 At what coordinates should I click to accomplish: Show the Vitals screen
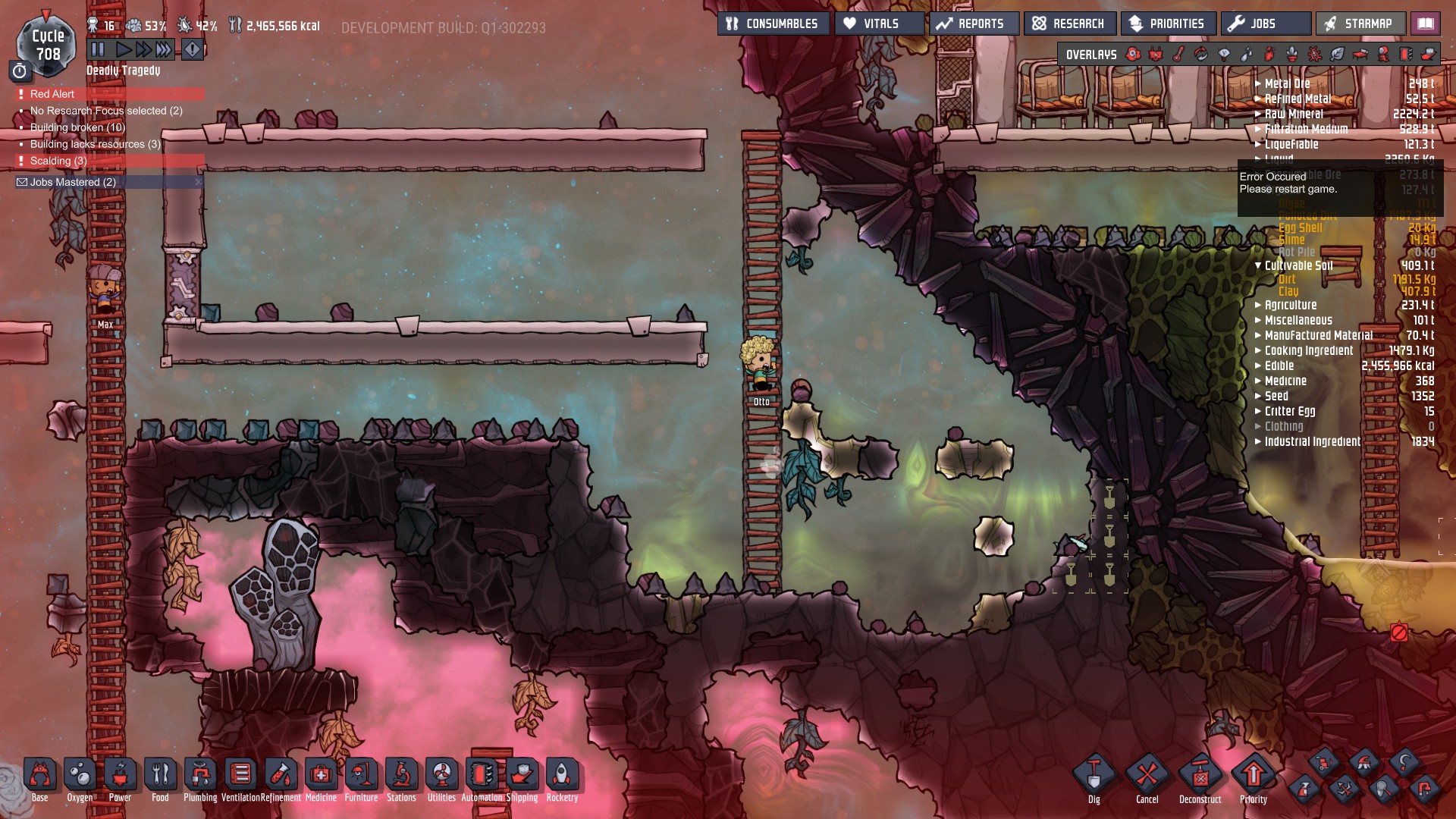879,24
